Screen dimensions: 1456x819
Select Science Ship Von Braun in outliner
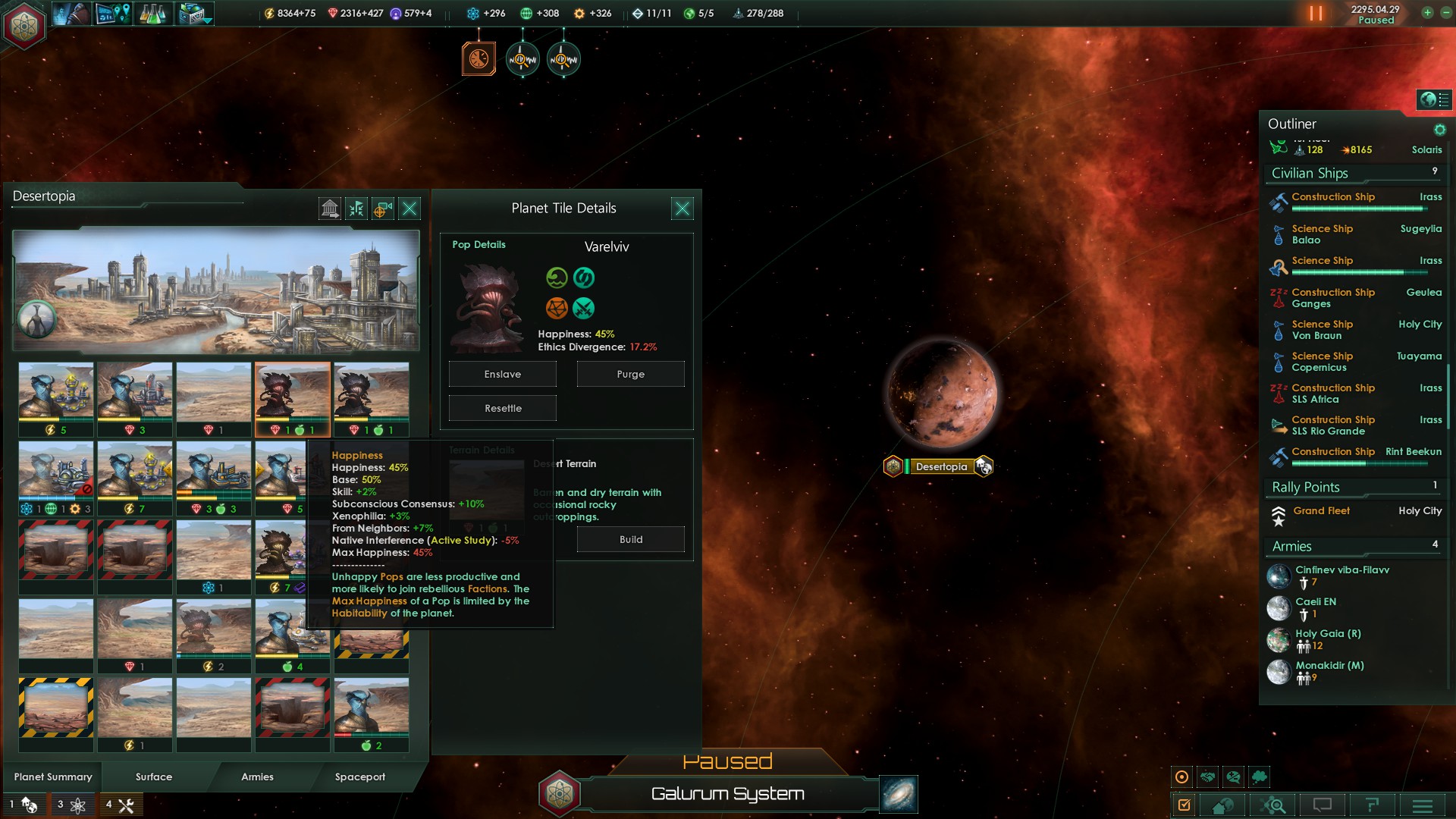(1322, 330)
